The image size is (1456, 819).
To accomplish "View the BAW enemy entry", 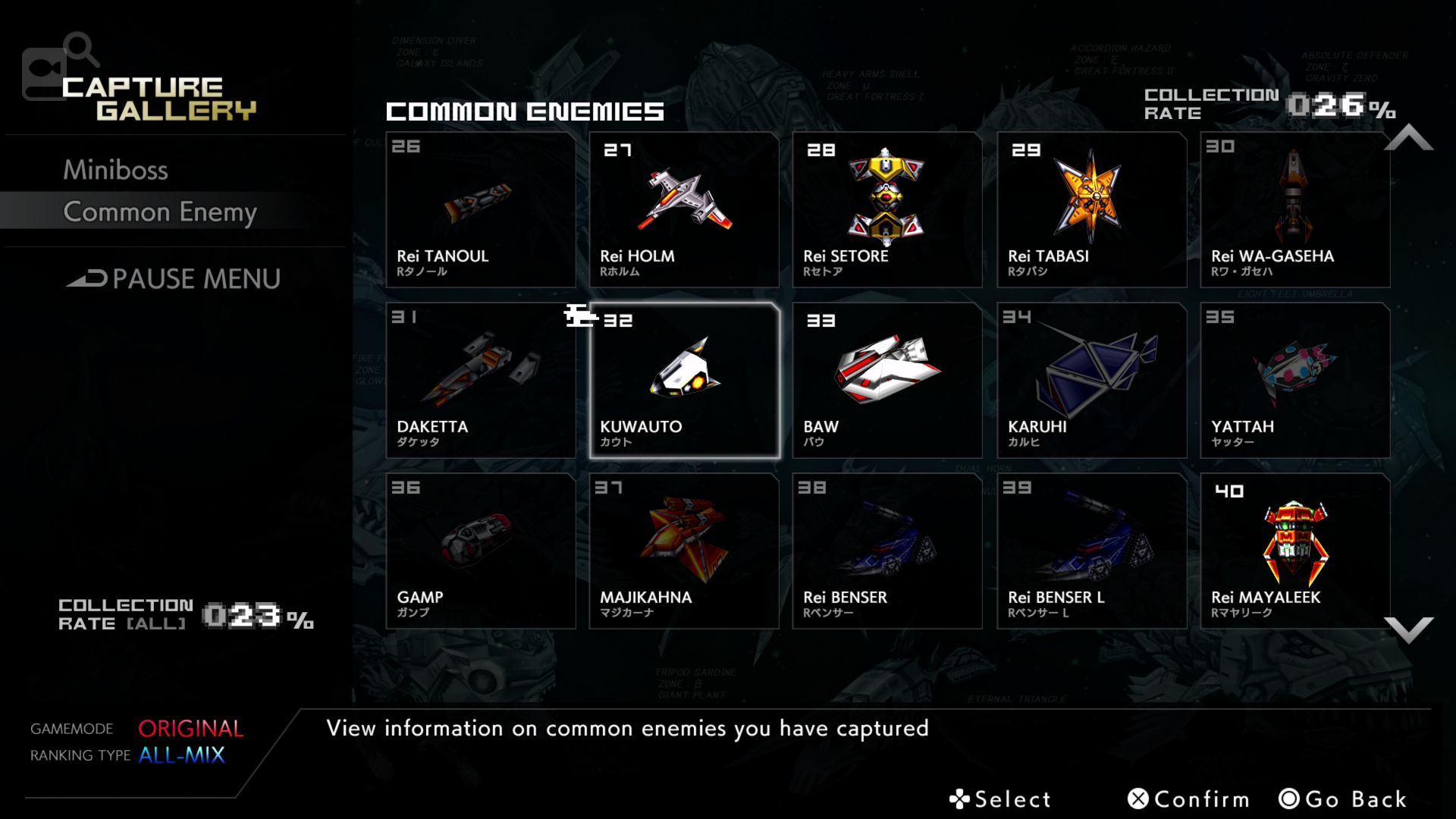I will [887, 381].
